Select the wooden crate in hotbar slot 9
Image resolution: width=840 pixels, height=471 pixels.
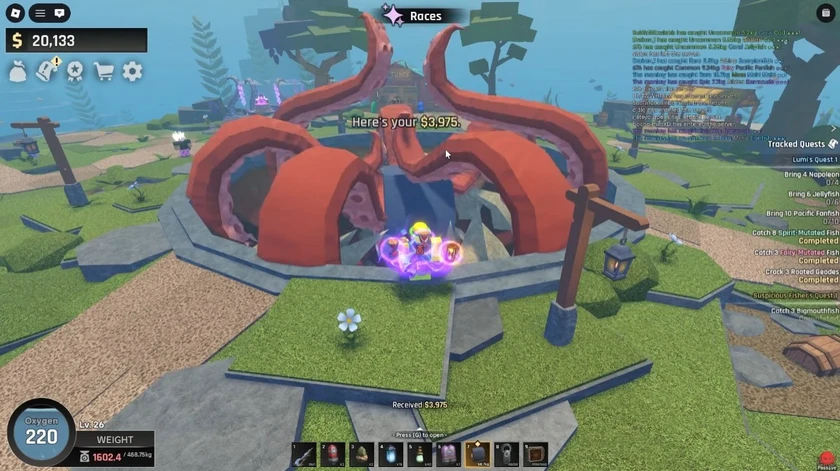536,455
